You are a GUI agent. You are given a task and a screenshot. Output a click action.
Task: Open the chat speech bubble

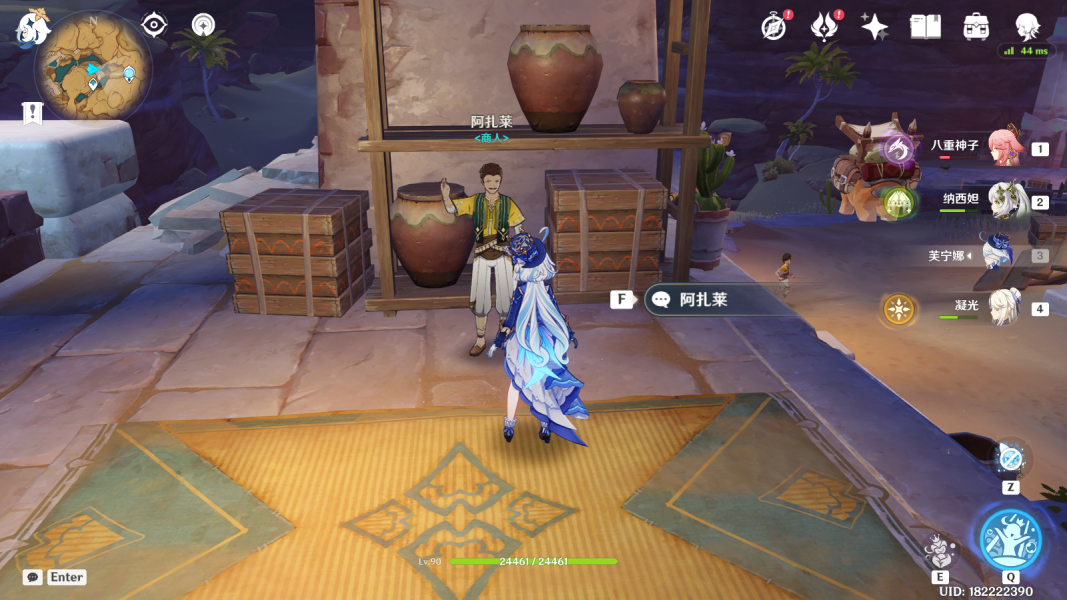[33, 577]
